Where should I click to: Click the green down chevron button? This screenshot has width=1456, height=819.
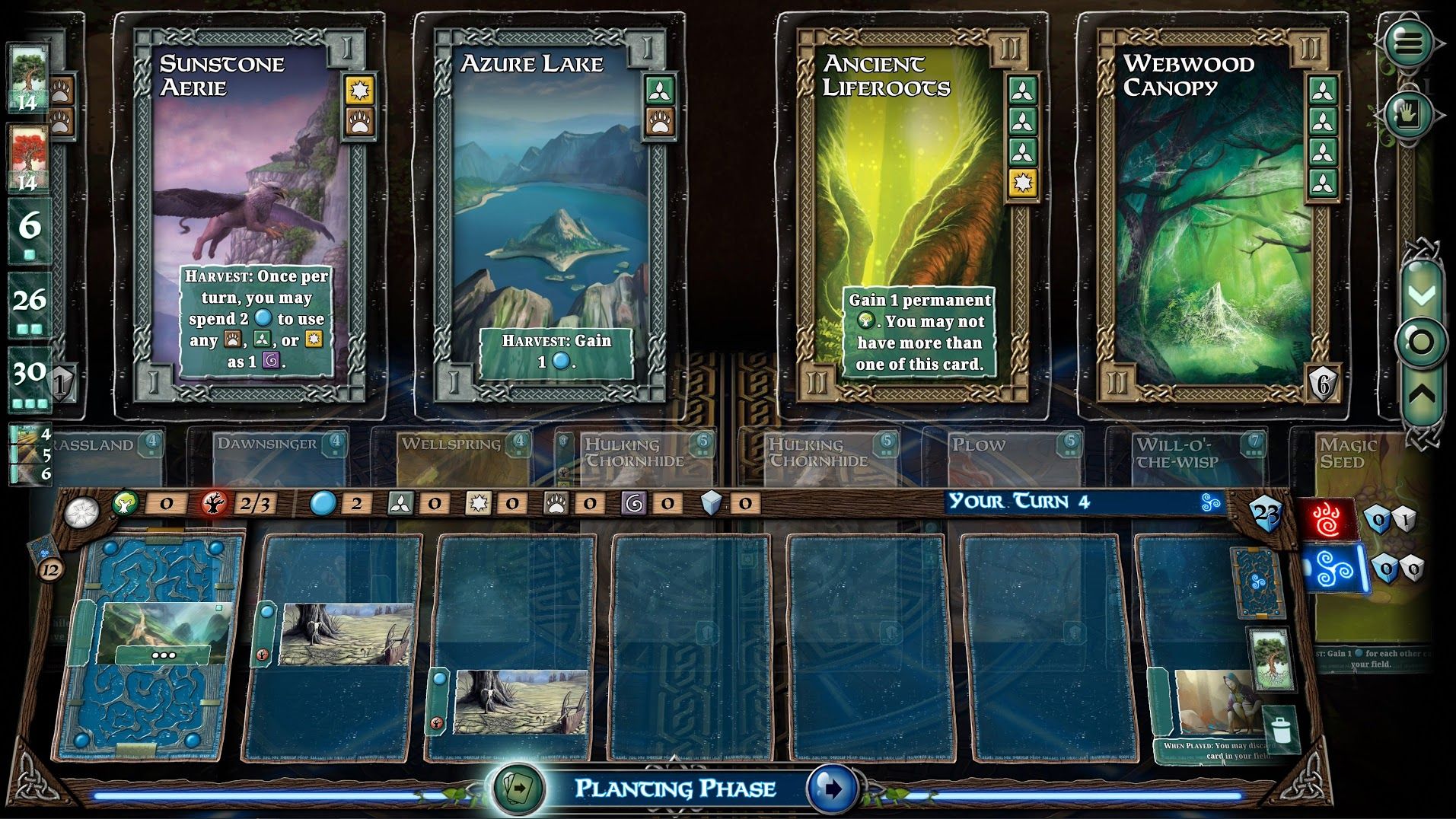pos(1421,294)
